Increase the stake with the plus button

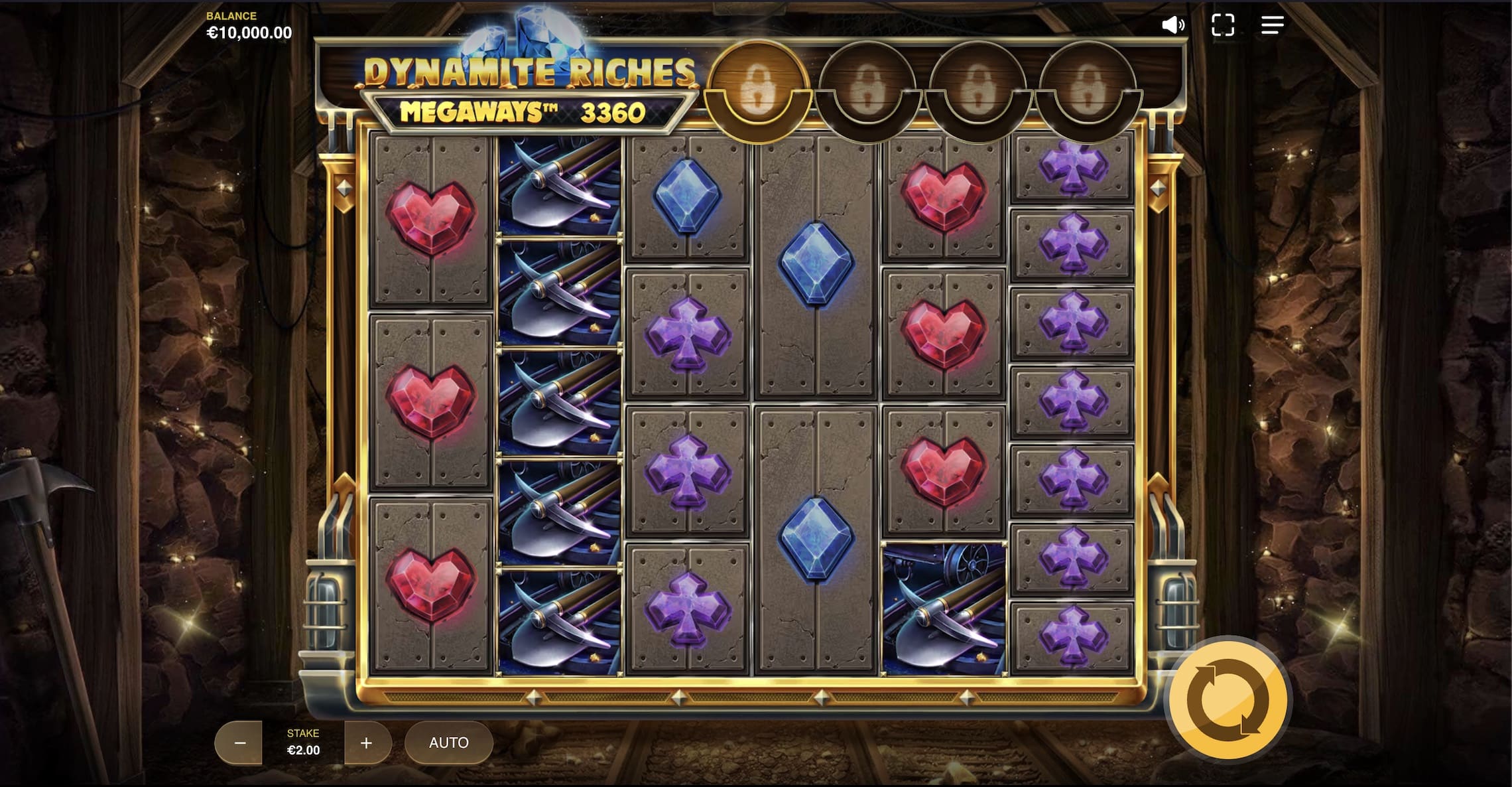(365, 743)
